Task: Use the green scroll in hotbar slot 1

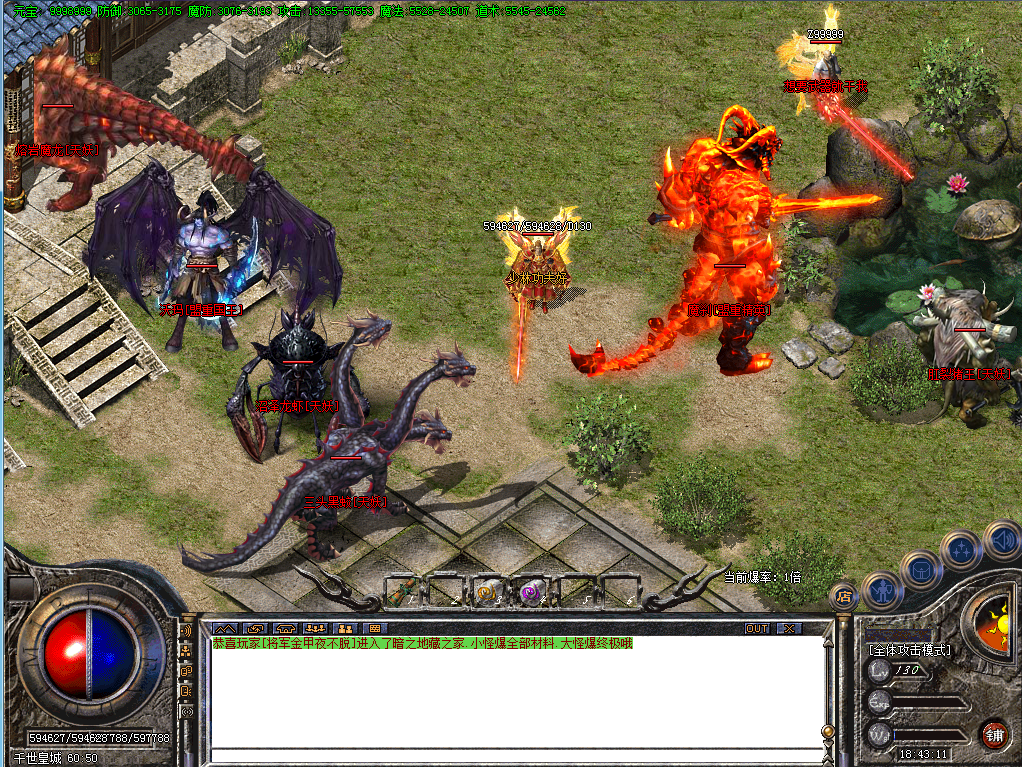Action: click(x=401, y=590)
